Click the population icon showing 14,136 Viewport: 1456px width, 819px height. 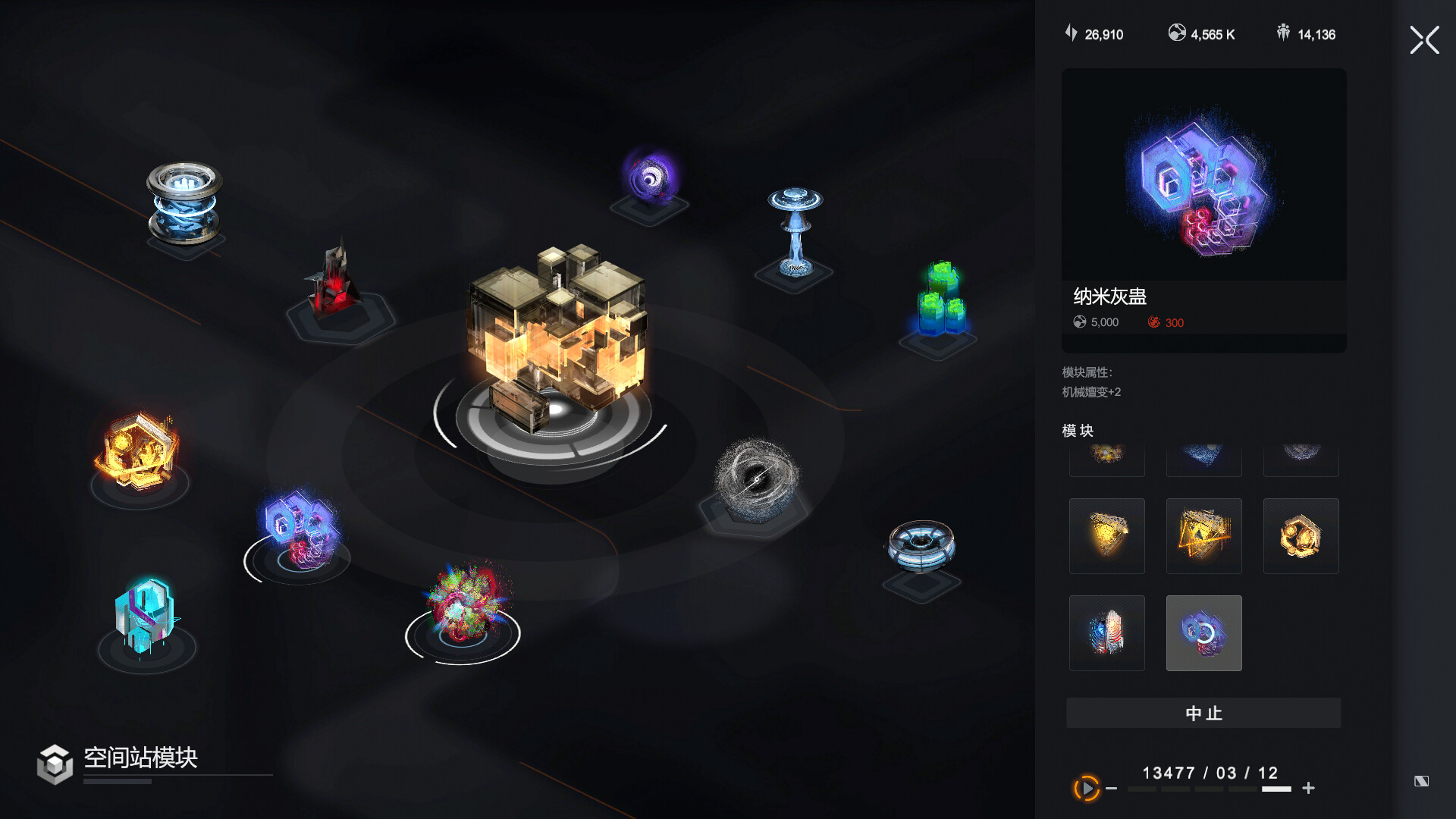[1282, 33]
